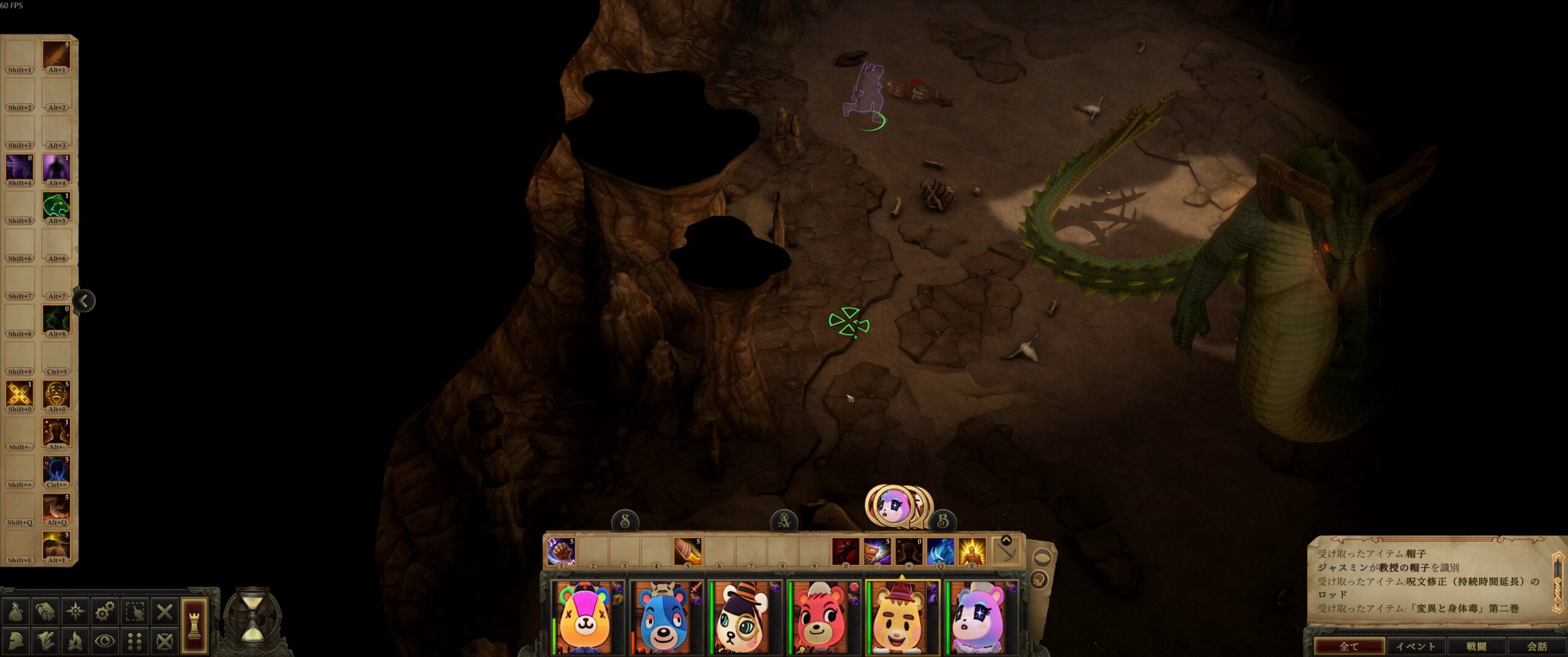
Task: Collapse the side spell panel arrow
Action: pyautogui.click(x=85, y=300)
